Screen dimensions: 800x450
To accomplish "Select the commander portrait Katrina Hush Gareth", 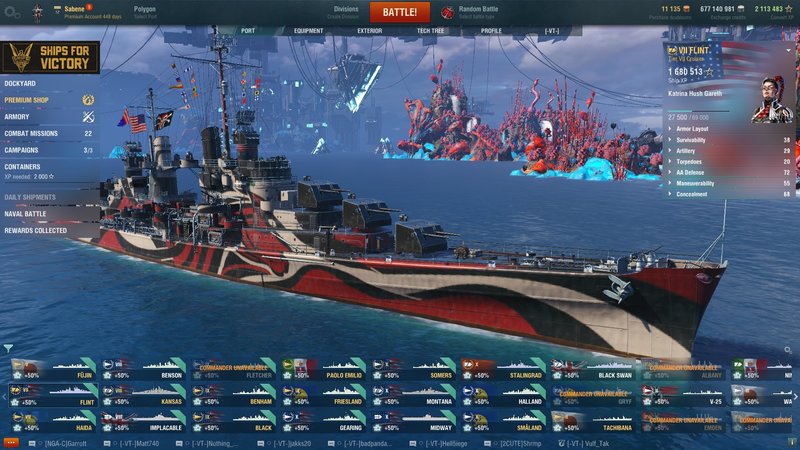I will pos(771,98).
